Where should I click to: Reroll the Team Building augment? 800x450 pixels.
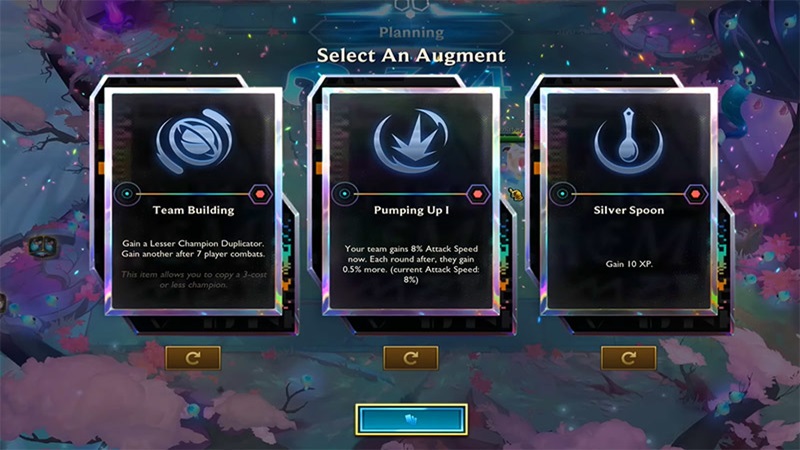[193, 357]
